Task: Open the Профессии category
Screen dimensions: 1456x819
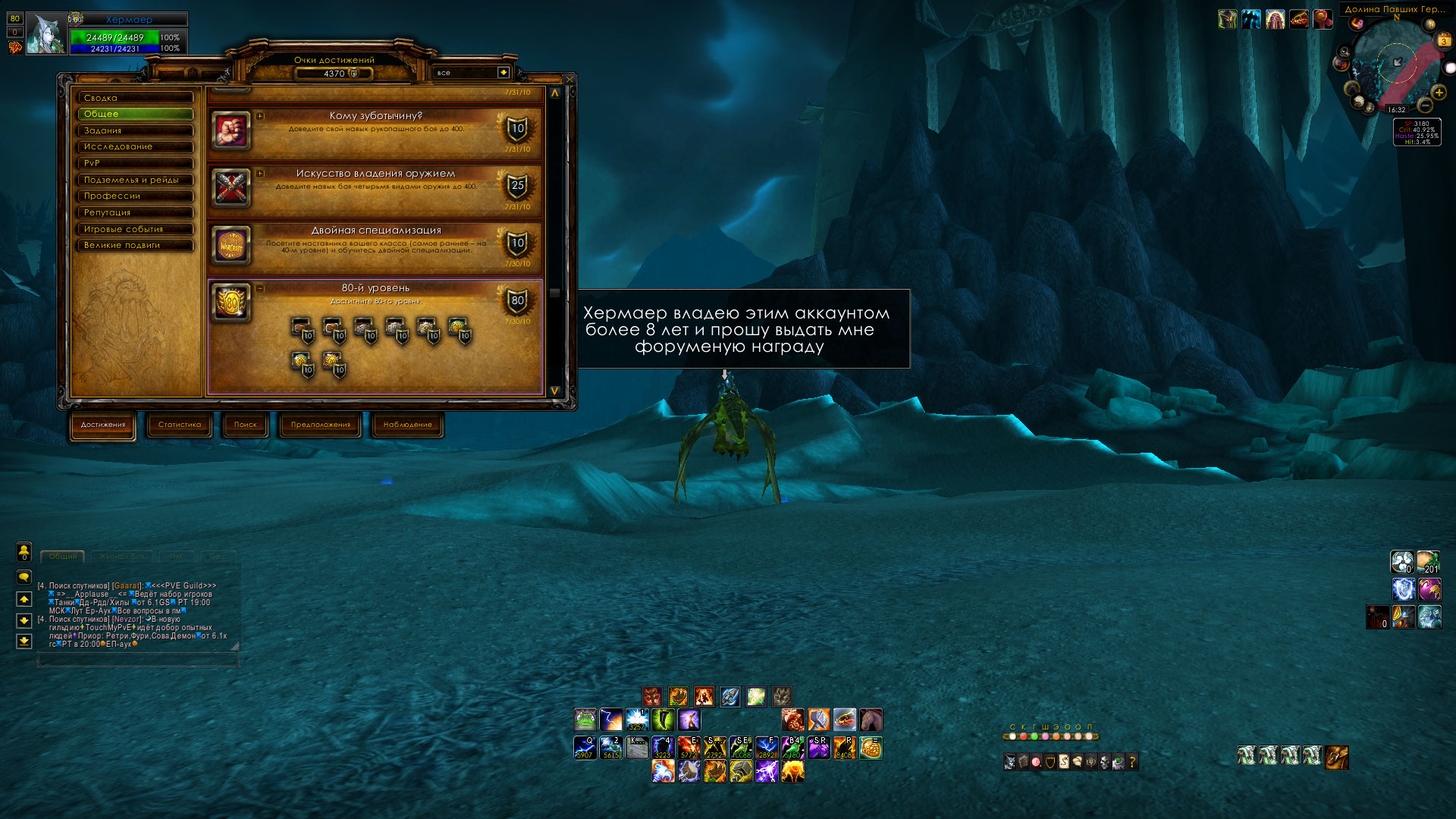Action: 135,196
